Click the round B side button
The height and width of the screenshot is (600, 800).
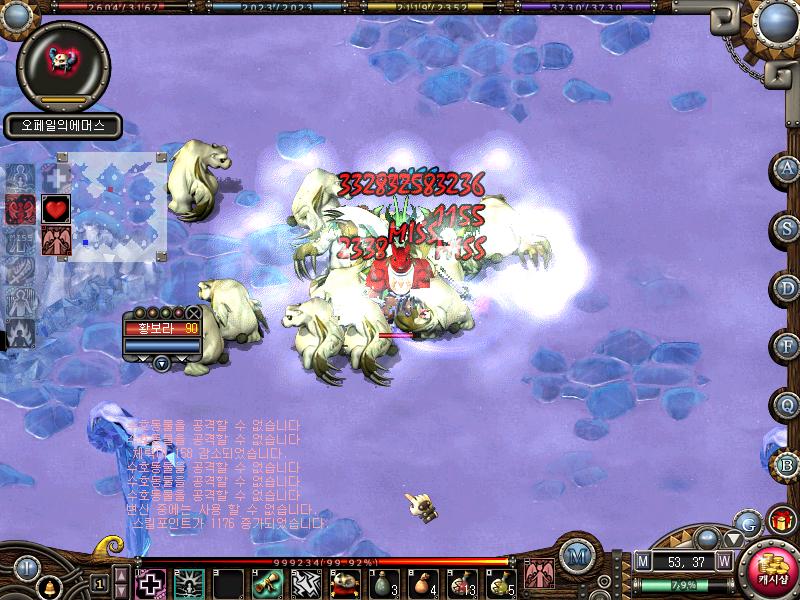(787, 464)
